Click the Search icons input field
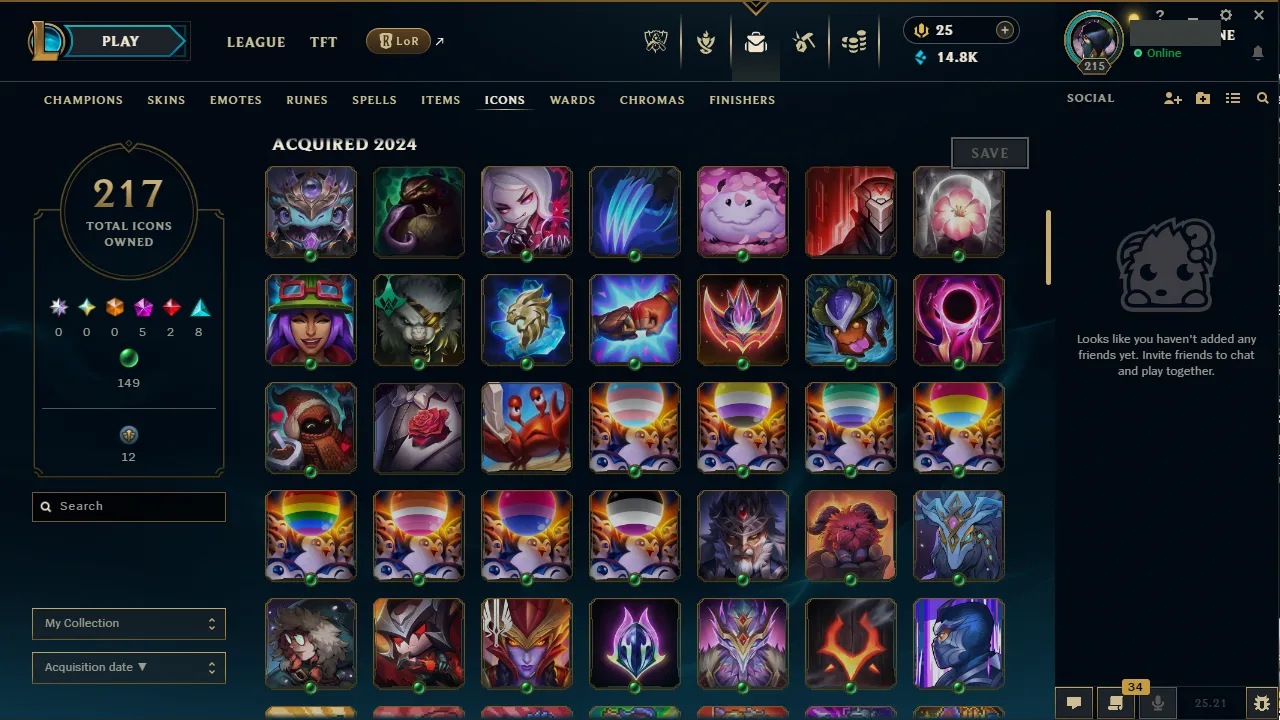 (x=128, y=506)
